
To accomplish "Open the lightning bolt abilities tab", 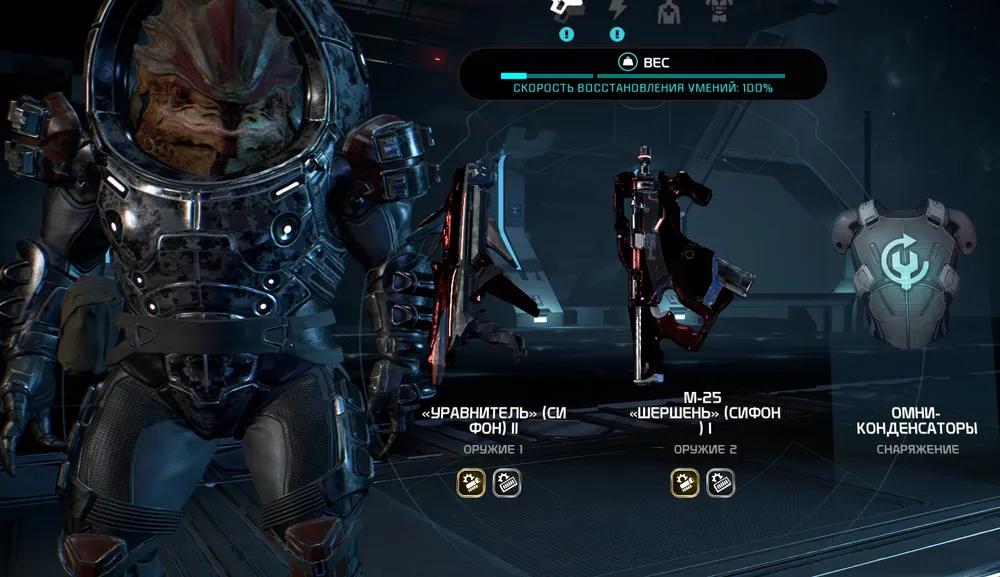I will tap(617, 9).
